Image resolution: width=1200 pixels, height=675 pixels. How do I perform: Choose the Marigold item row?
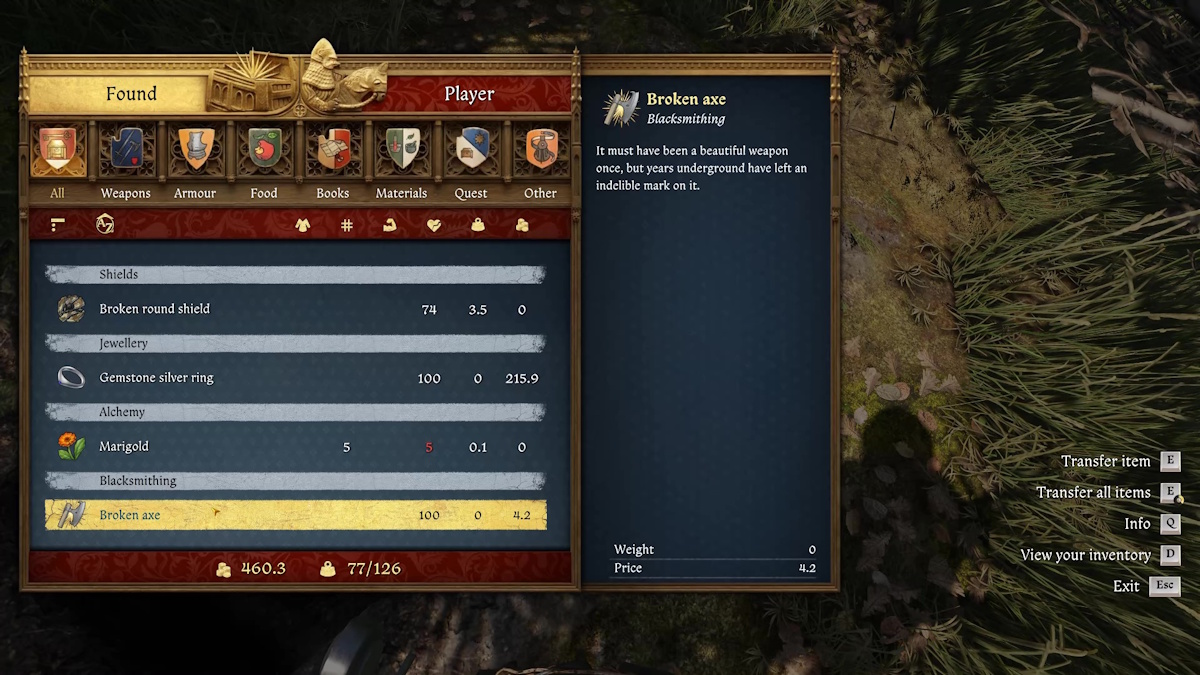click(295, 447)
